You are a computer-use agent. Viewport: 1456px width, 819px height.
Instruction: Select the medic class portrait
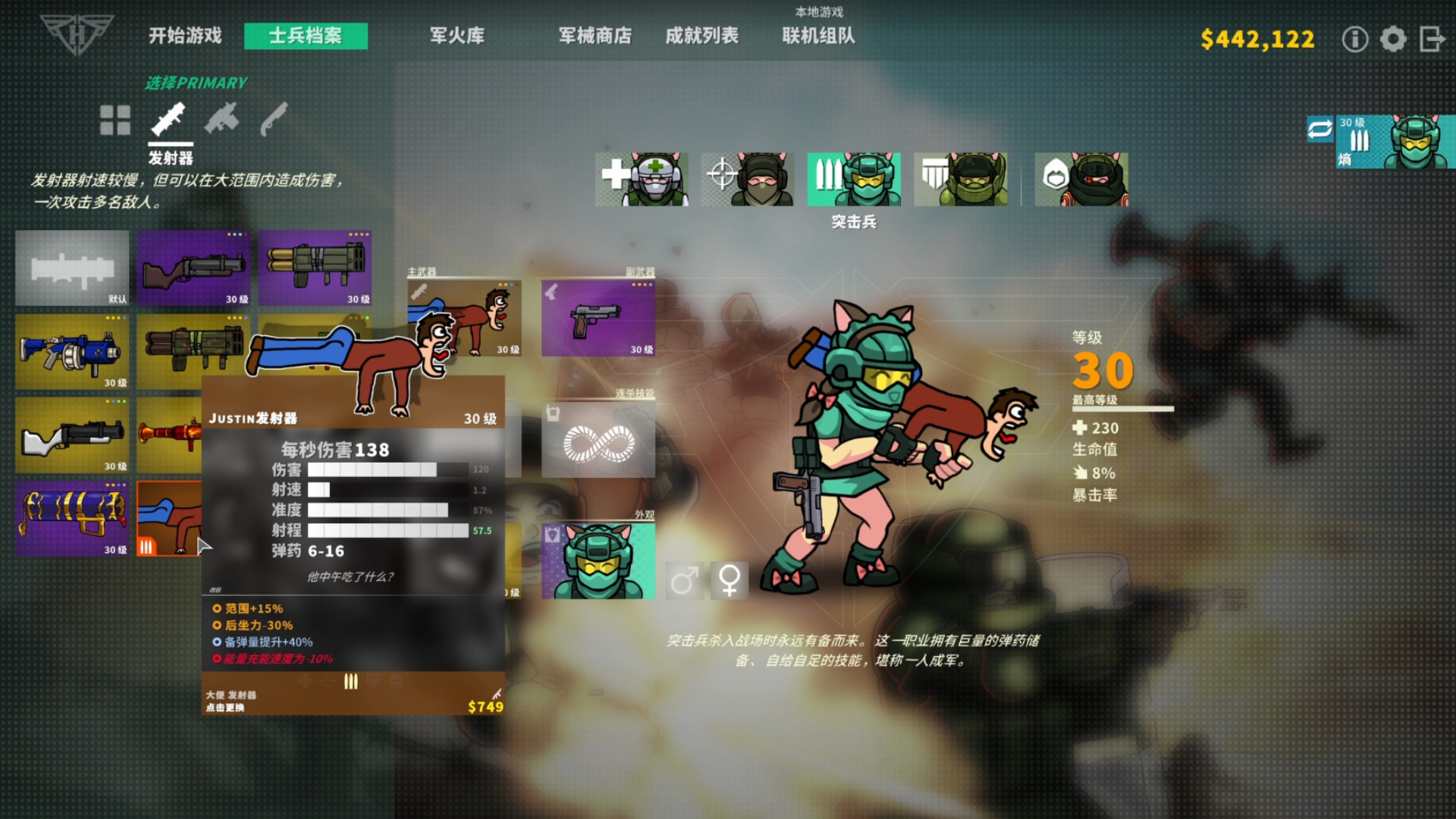coord(642,179)
